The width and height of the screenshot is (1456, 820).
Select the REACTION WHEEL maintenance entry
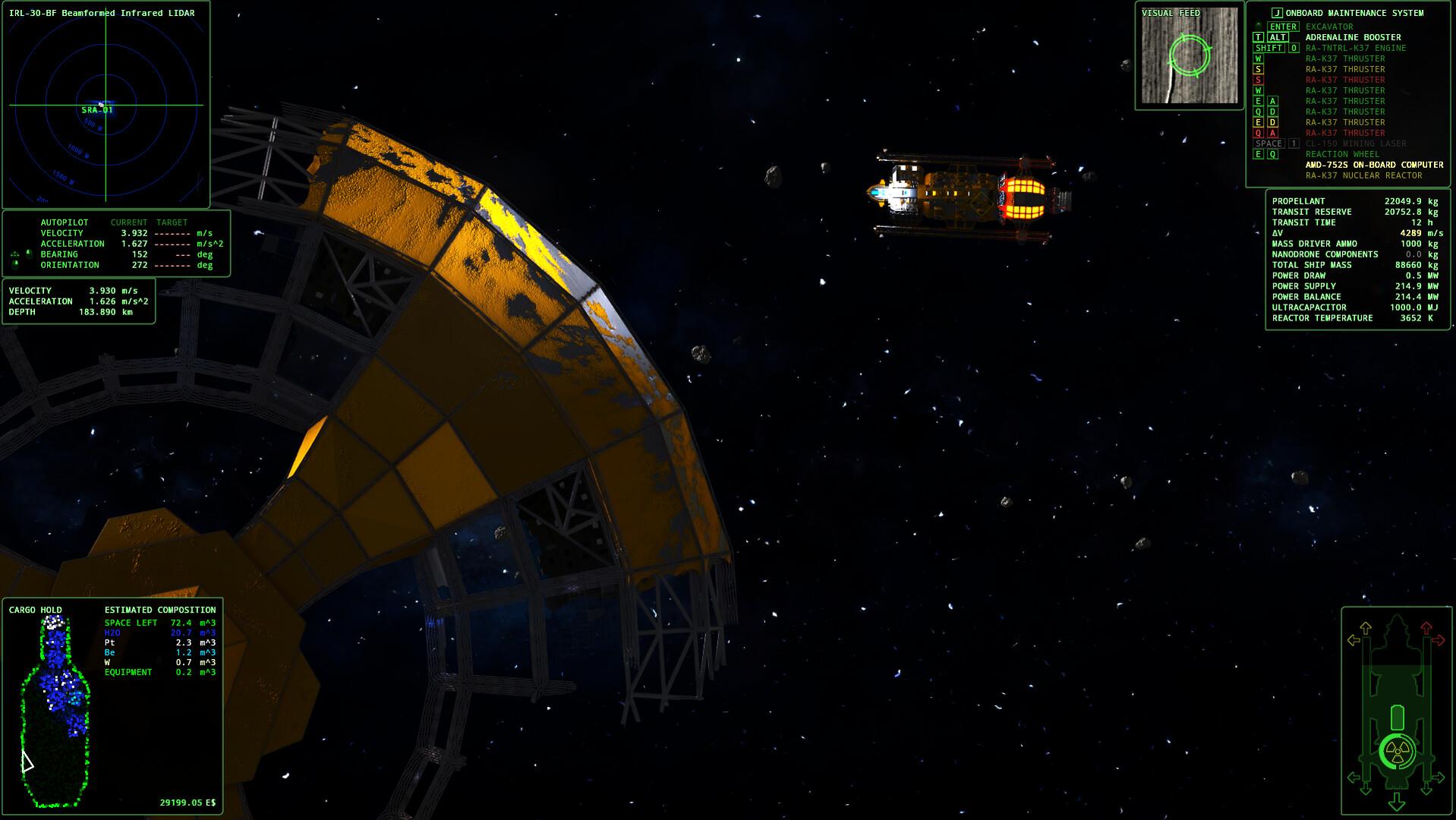click(x=1341, y=154)
